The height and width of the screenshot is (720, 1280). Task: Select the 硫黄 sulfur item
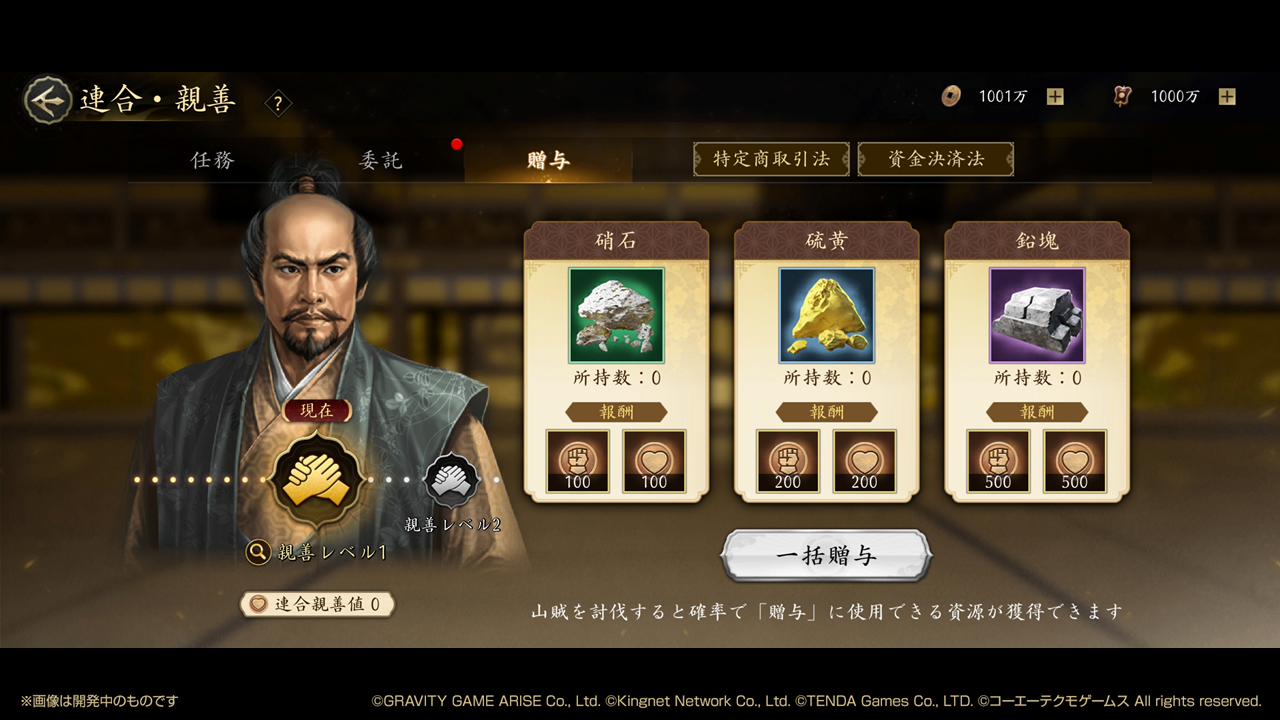pos(826,315)
